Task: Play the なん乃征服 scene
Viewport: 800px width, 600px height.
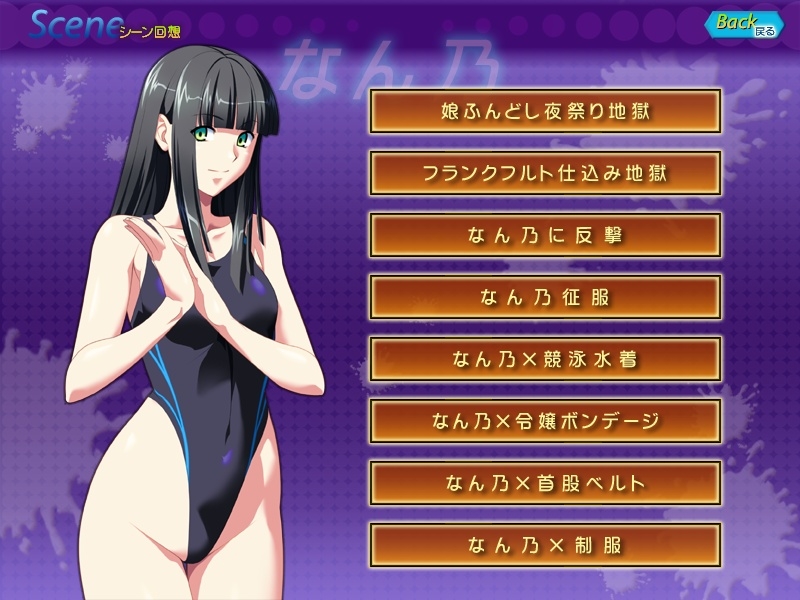Action: tap(545, 297)
